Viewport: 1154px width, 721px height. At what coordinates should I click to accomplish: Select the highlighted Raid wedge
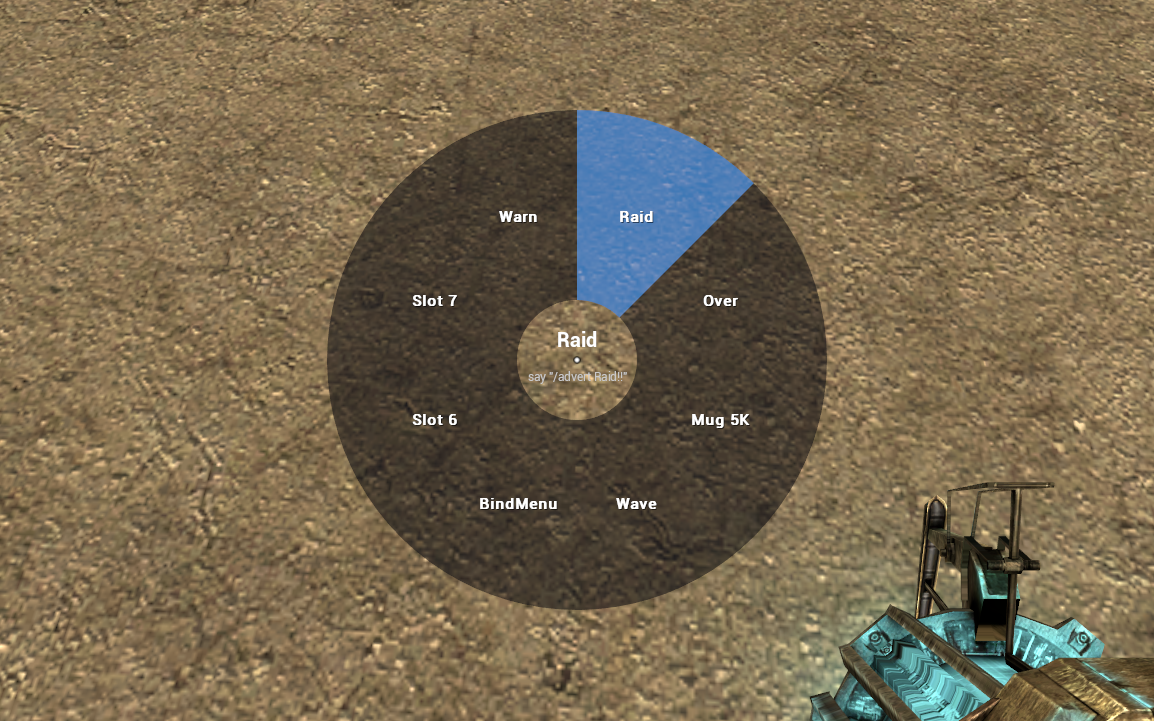[x=636, y=217]
